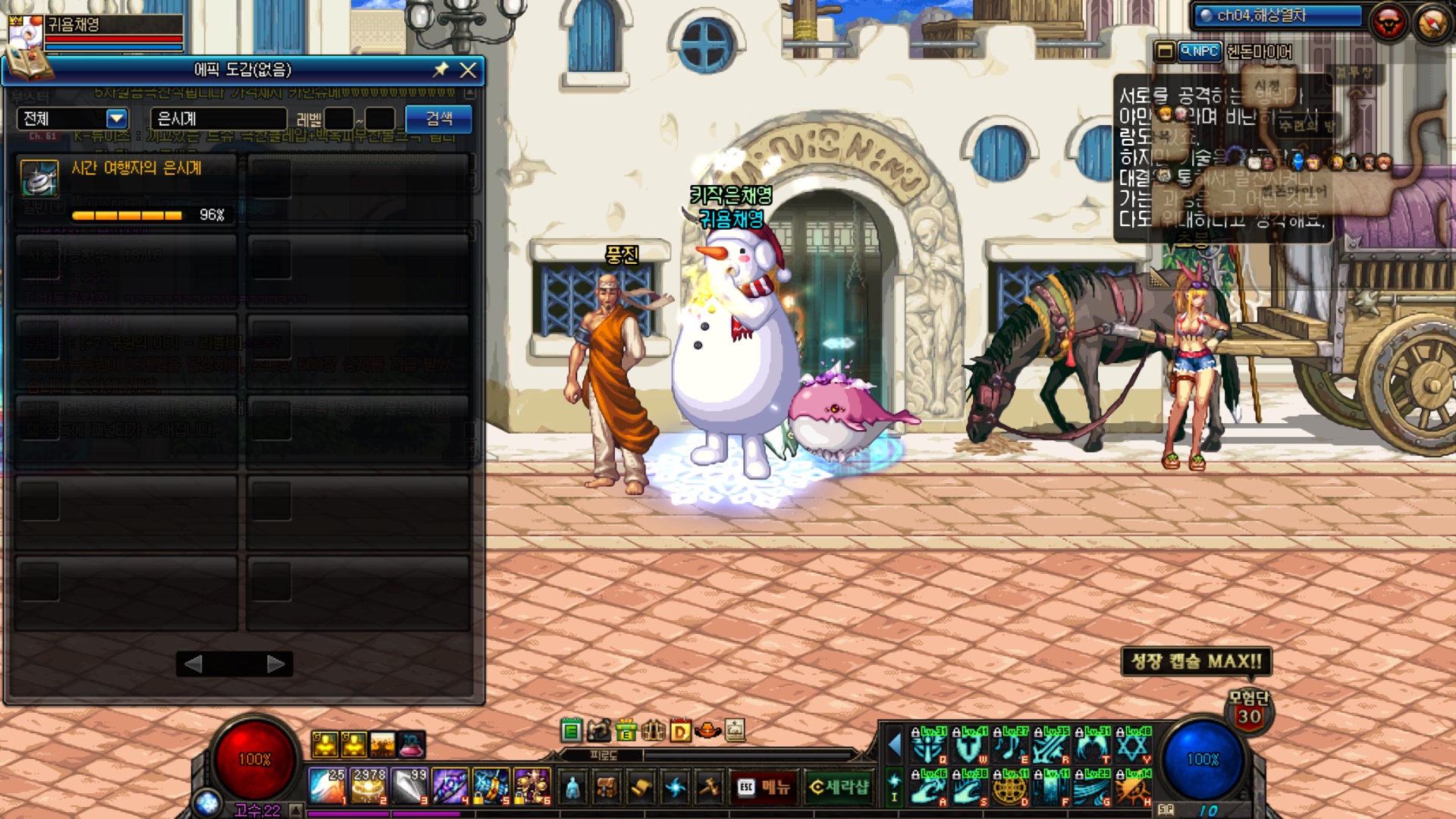
Task: Open the inventory backpack icon
Action: (x=607, y=787)
